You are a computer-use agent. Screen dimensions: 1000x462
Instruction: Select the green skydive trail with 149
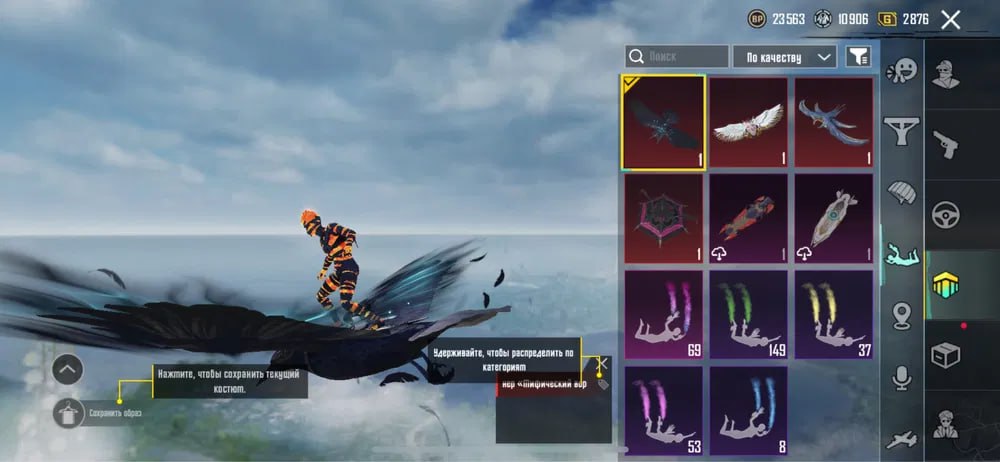point(748,314)
